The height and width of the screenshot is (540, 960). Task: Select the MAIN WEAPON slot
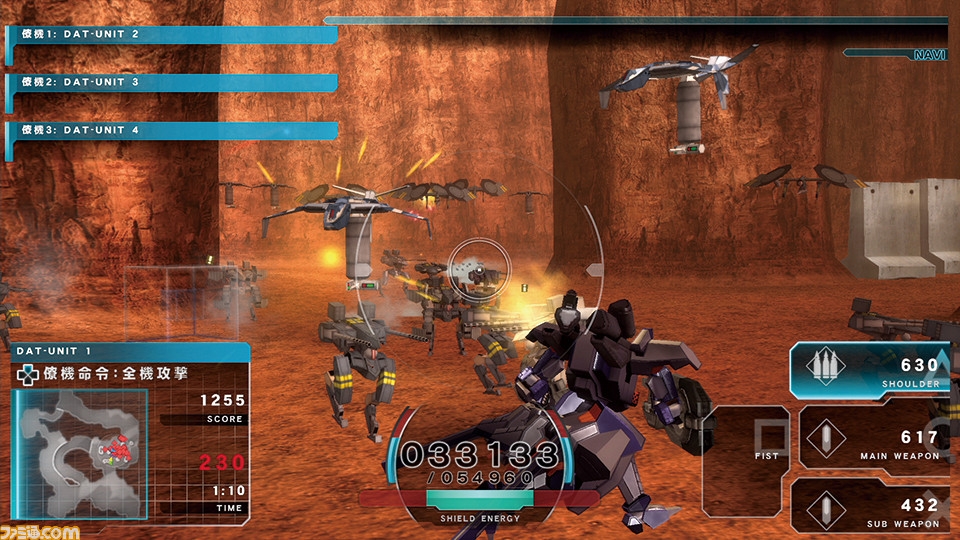pyautogui.click(x=870, y=437)
